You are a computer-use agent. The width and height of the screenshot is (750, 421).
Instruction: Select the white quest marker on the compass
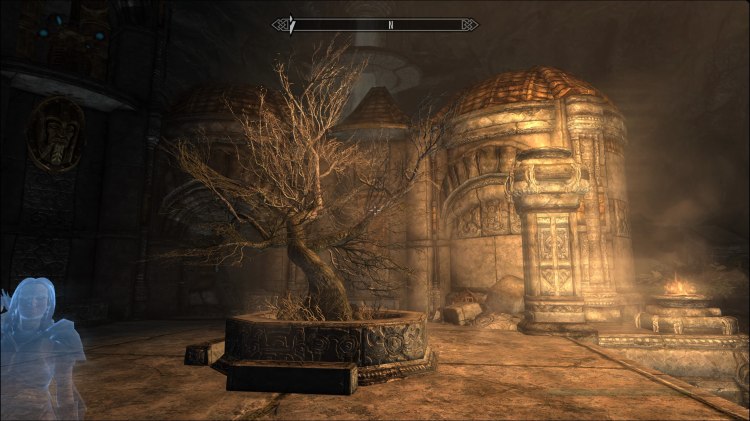click(291, 24)
